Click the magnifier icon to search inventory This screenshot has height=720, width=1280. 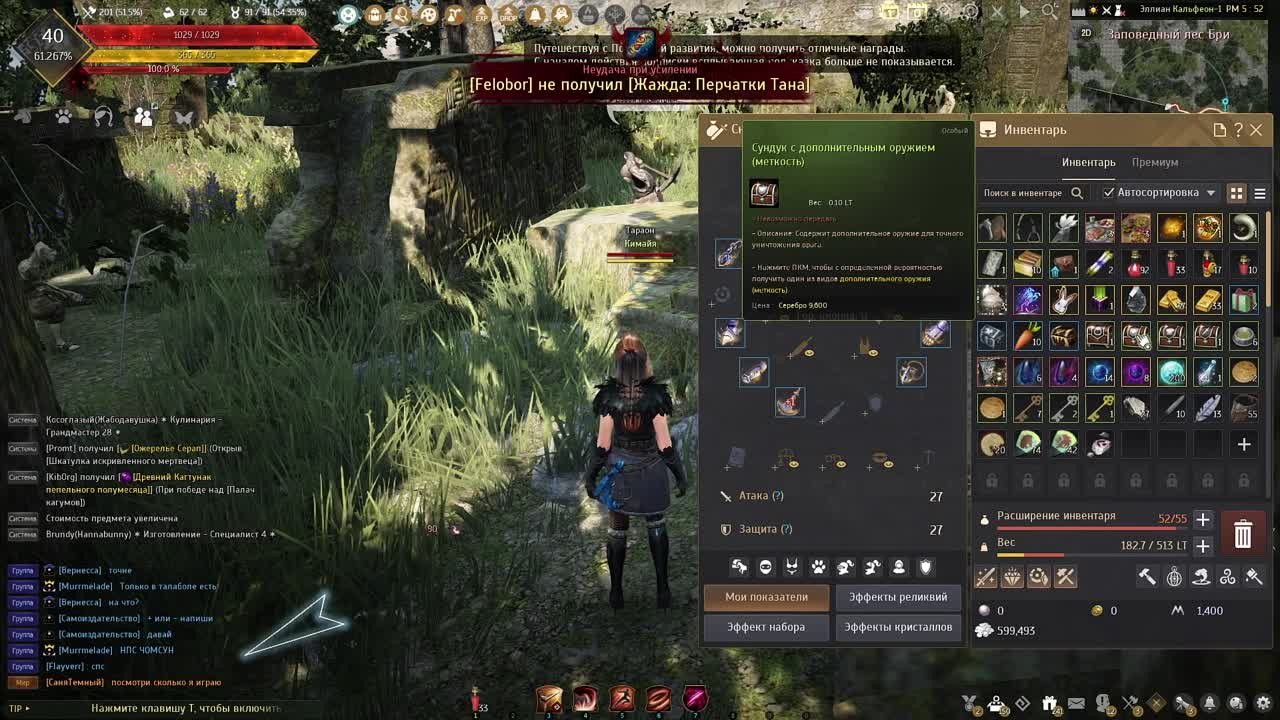pos(1077,193)
